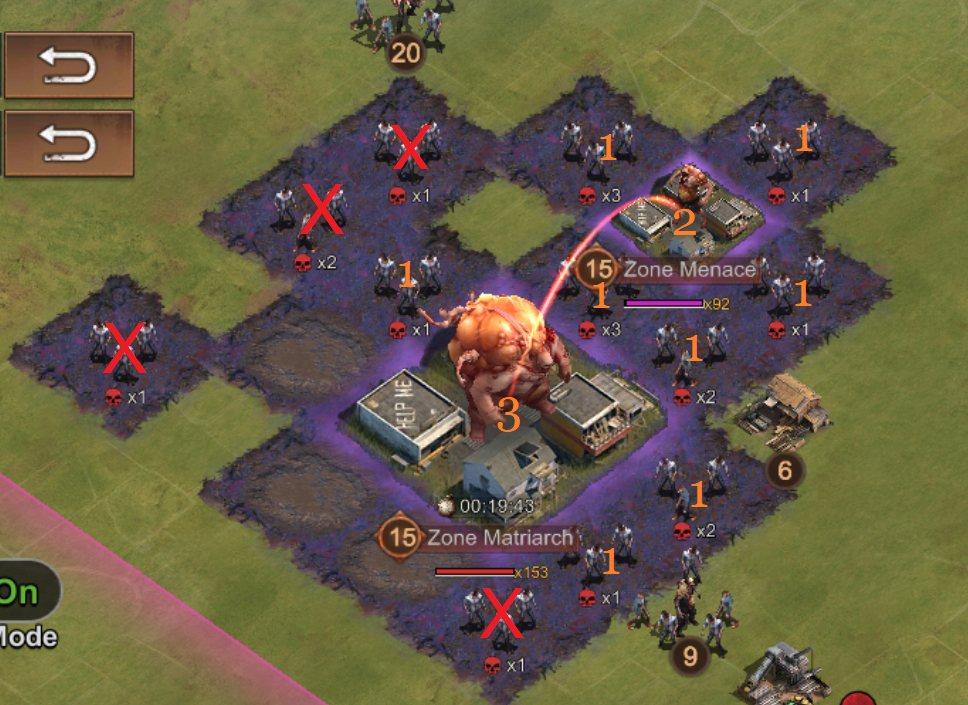Tap the level 6 map badge
The height and width of the screenshot is (705, 968).
click(x=785, y=470)
